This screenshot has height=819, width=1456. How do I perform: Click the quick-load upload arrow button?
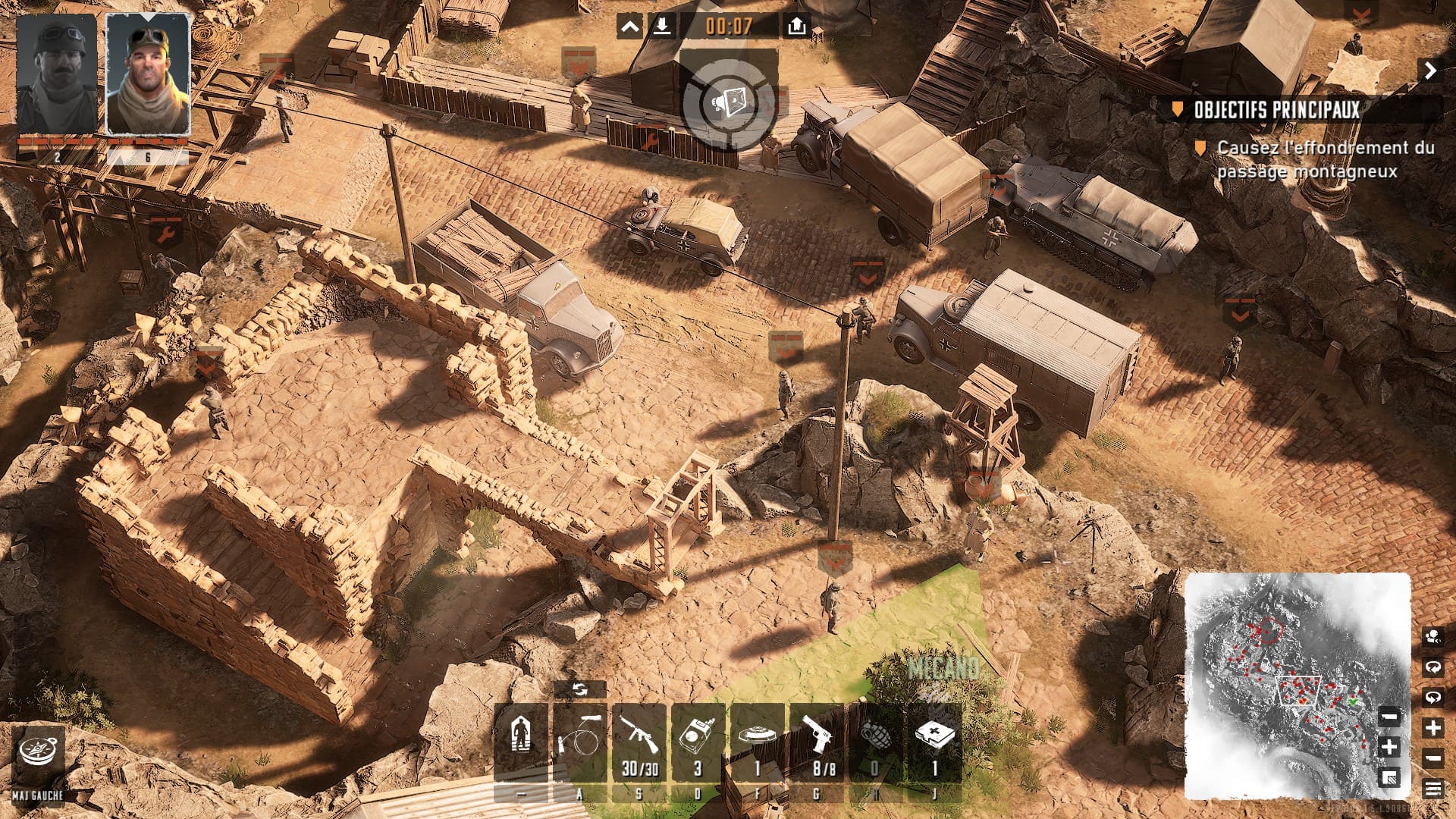796,27
